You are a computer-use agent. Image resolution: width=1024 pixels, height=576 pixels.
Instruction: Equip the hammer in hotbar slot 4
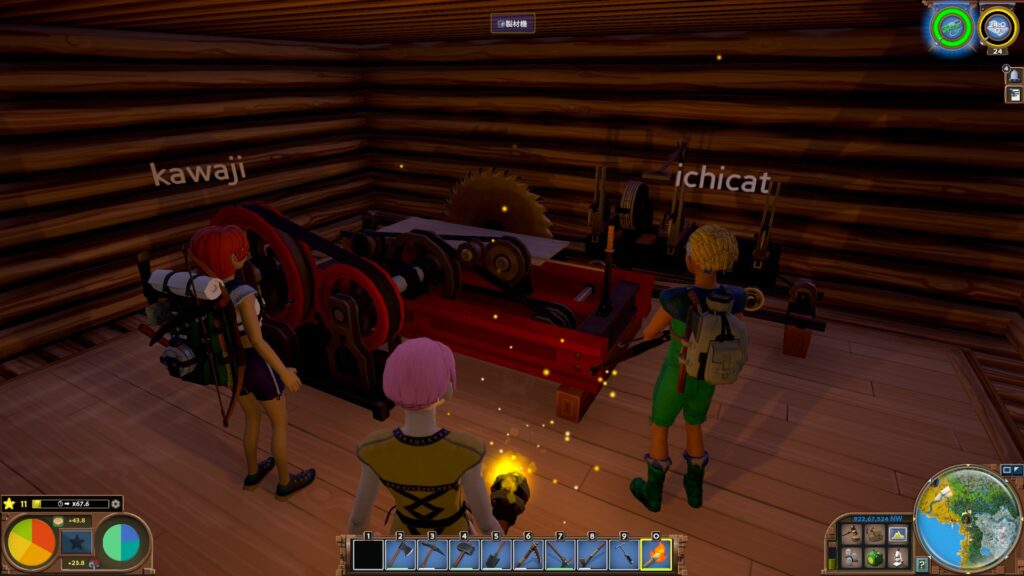[x=463, y=553]
